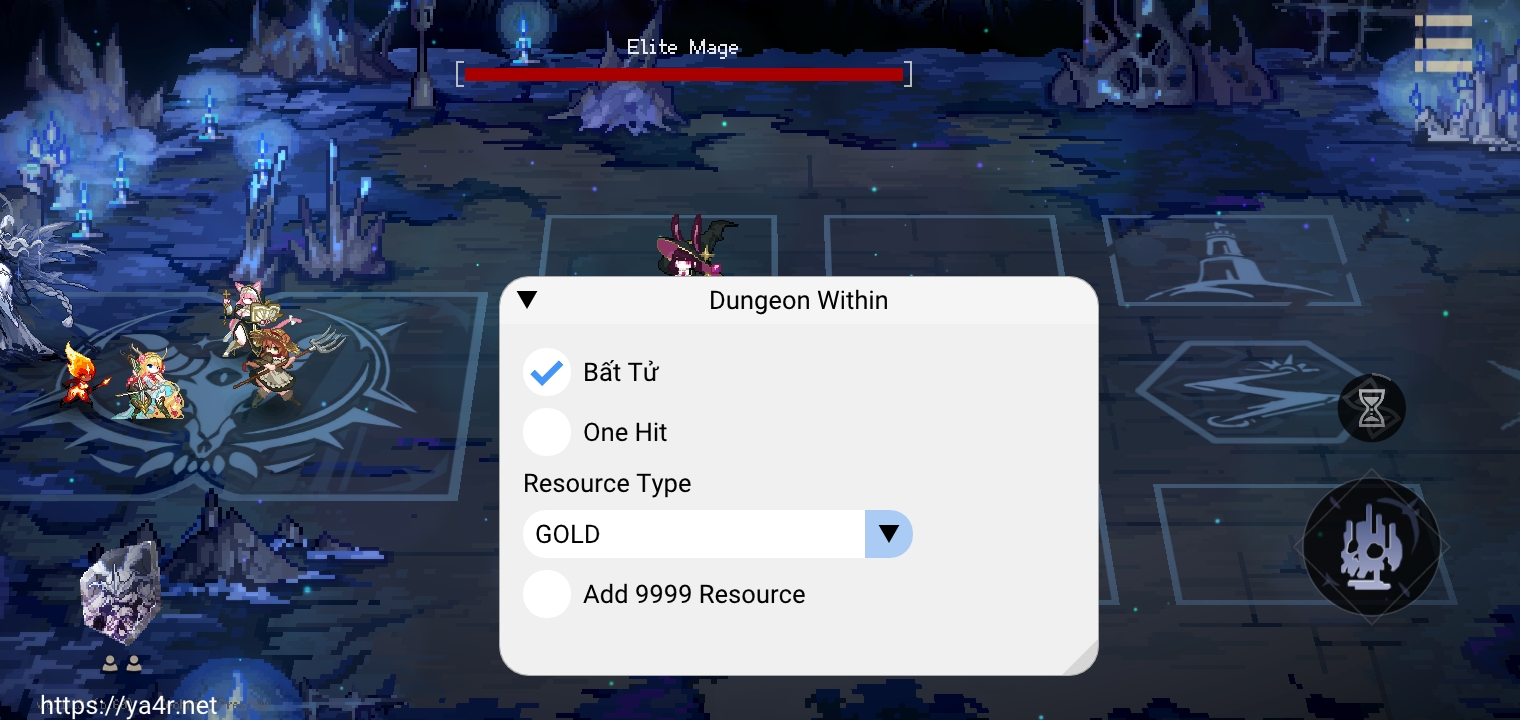Click the Dungeon Within title bar
The height and width of the screenshot is (720, 1520).
798,300
